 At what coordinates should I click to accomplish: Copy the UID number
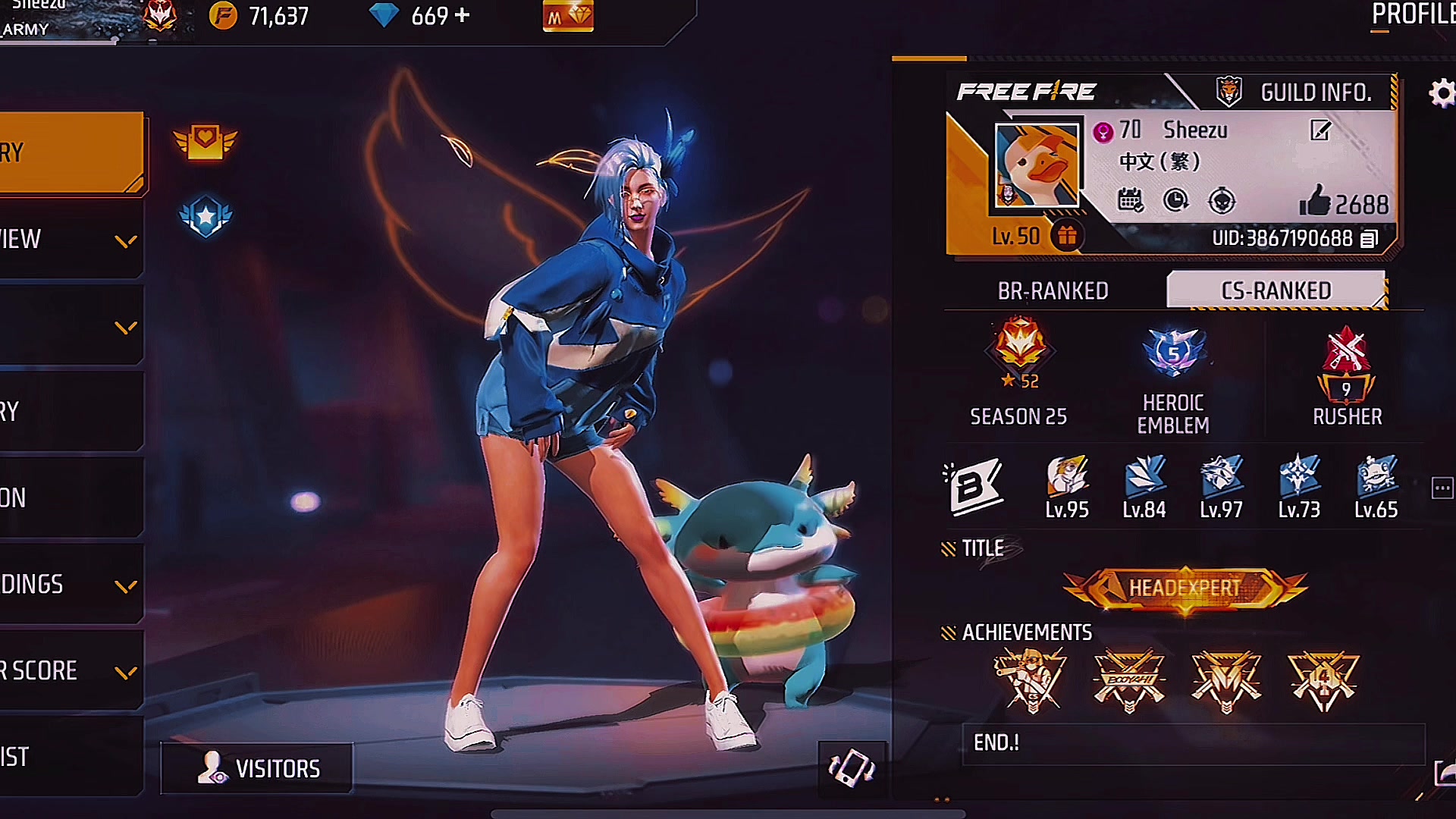(x=1369, y=239)
